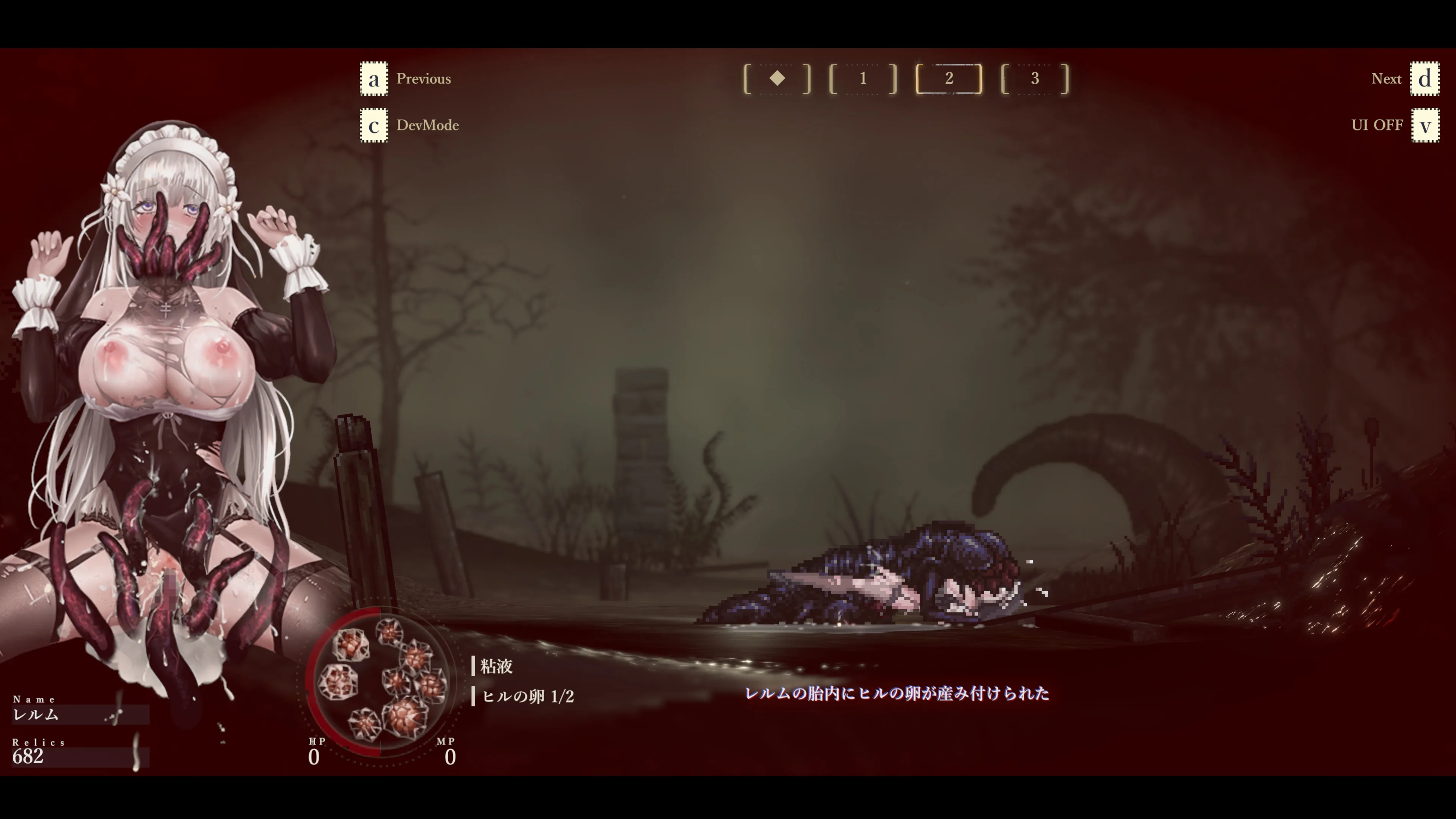The width and height of the screenshot is (1456, 819).
Task: Select the diamond page tab
Action: (777, 78)
